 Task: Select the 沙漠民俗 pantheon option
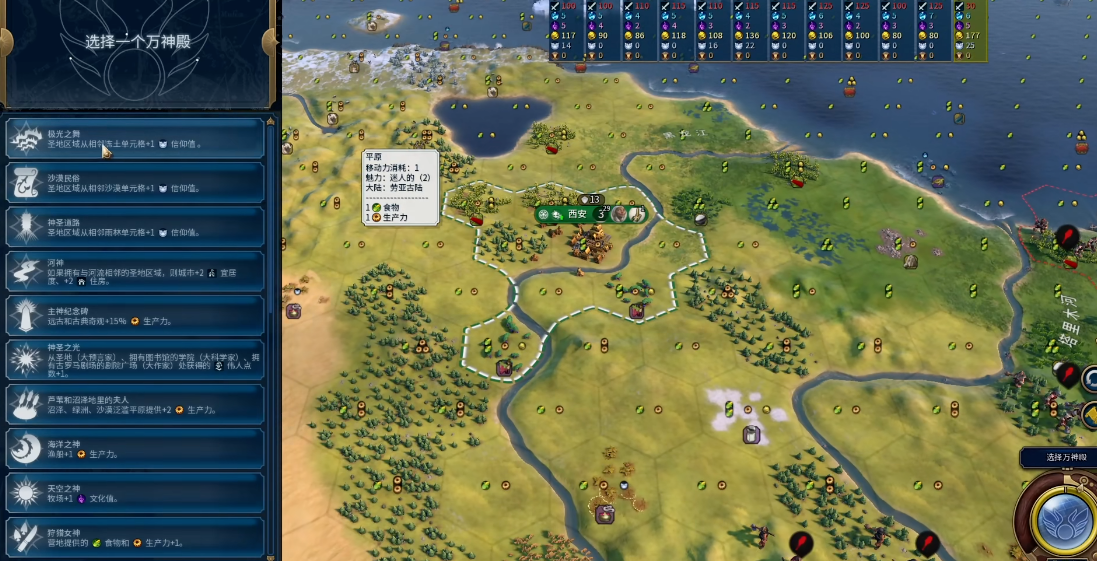point(135,182)
